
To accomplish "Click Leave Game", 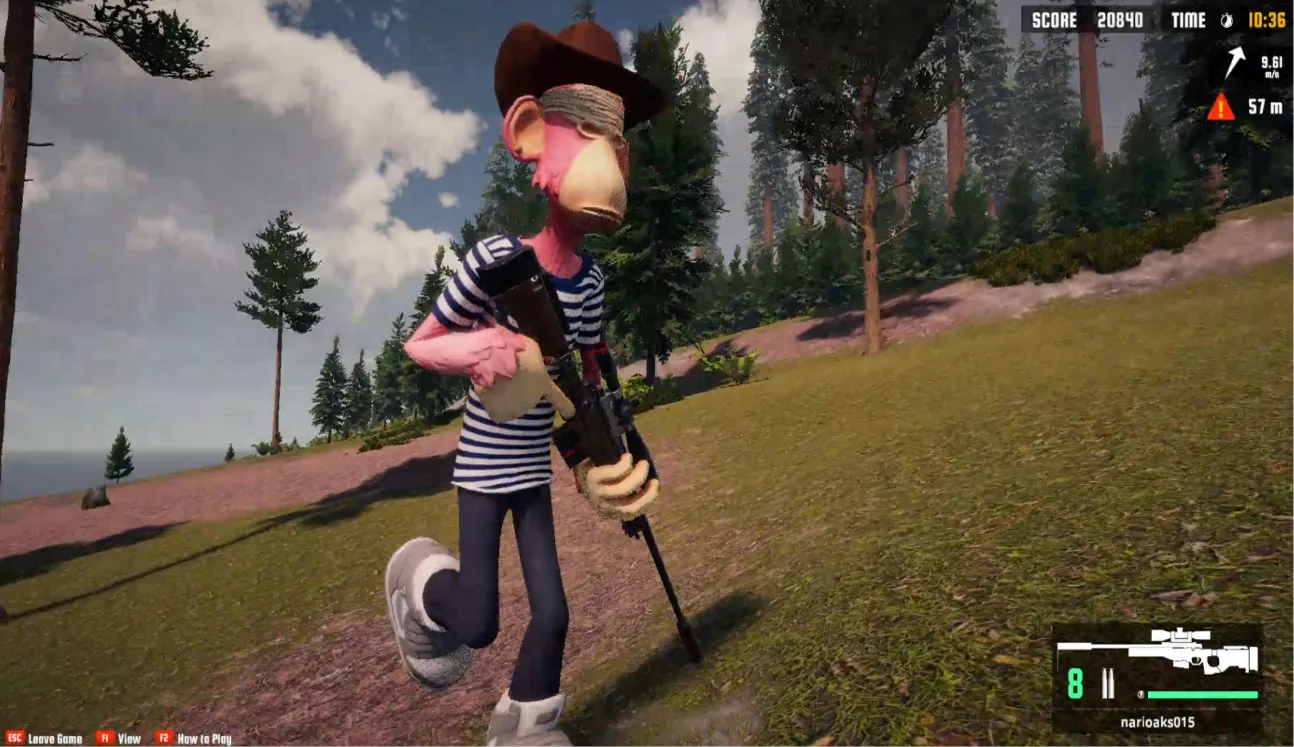I will click(x=55, y=738).
